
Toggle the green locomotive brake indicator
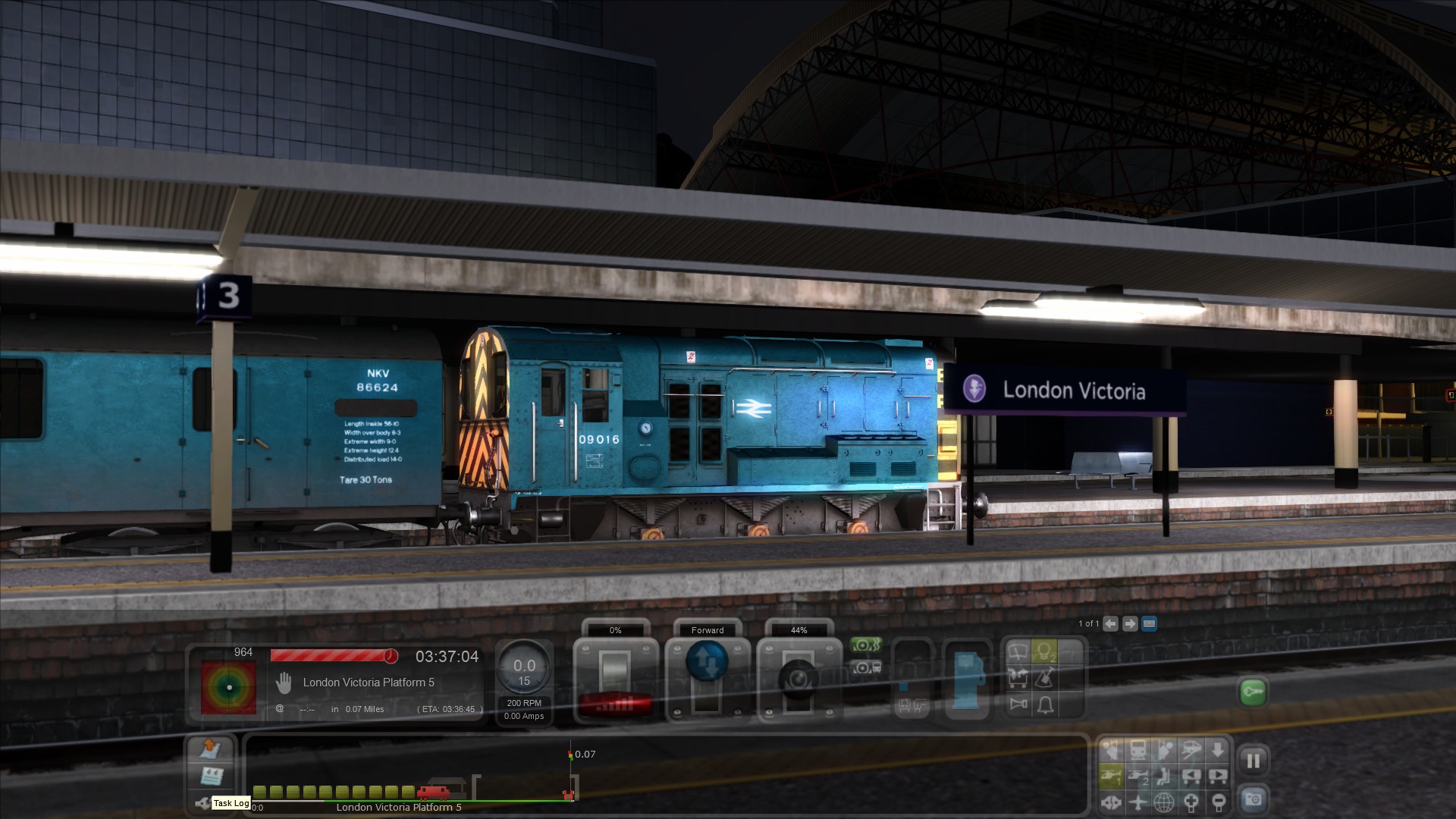[x=865, y=645]
